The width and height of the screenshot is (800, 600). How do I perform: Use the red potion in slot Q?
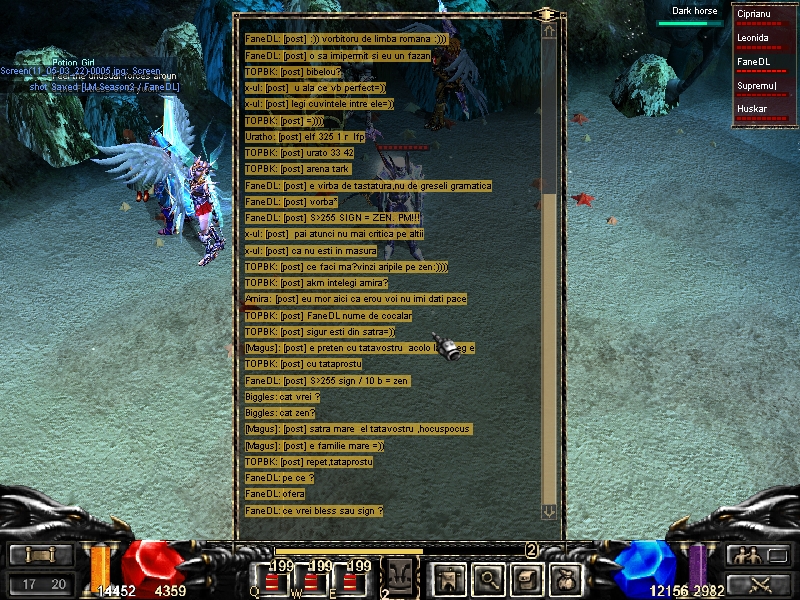coord(270,581)
